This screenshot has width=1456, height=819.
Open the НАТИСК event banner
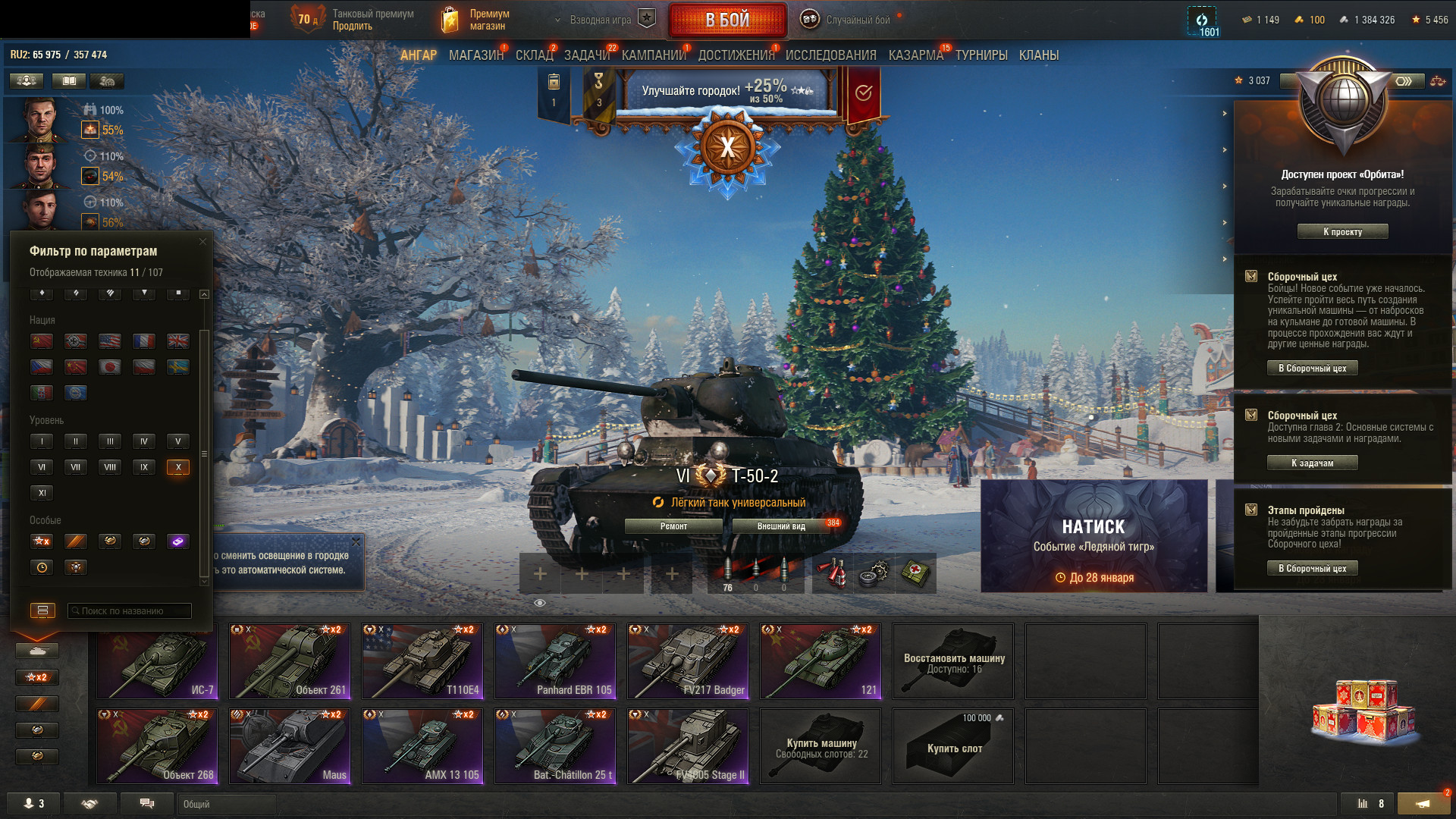pos(1094,536)
